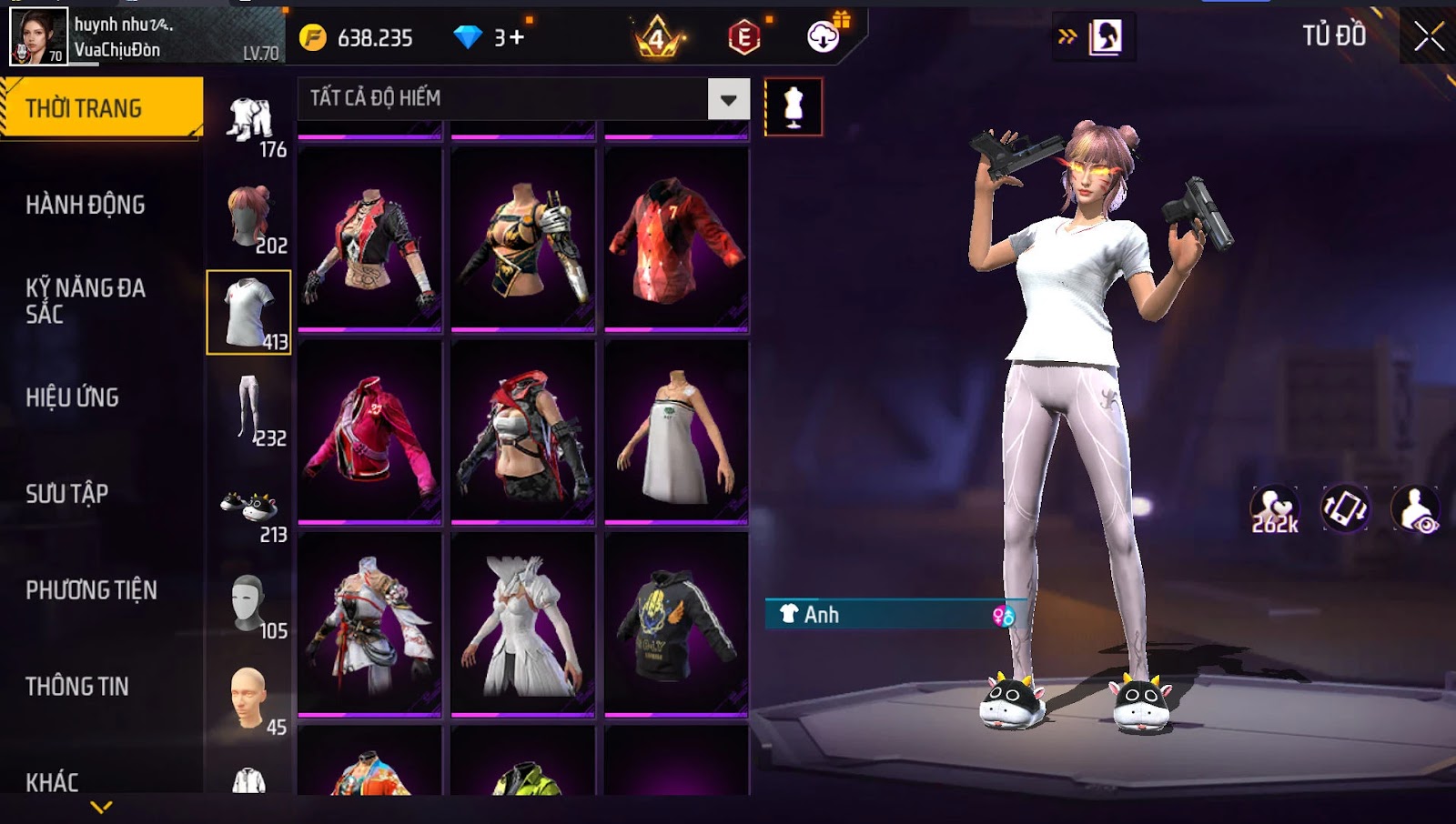Add diamonds with the plus button
Viewport: 1456px width, 824px height.
(516, 37)
